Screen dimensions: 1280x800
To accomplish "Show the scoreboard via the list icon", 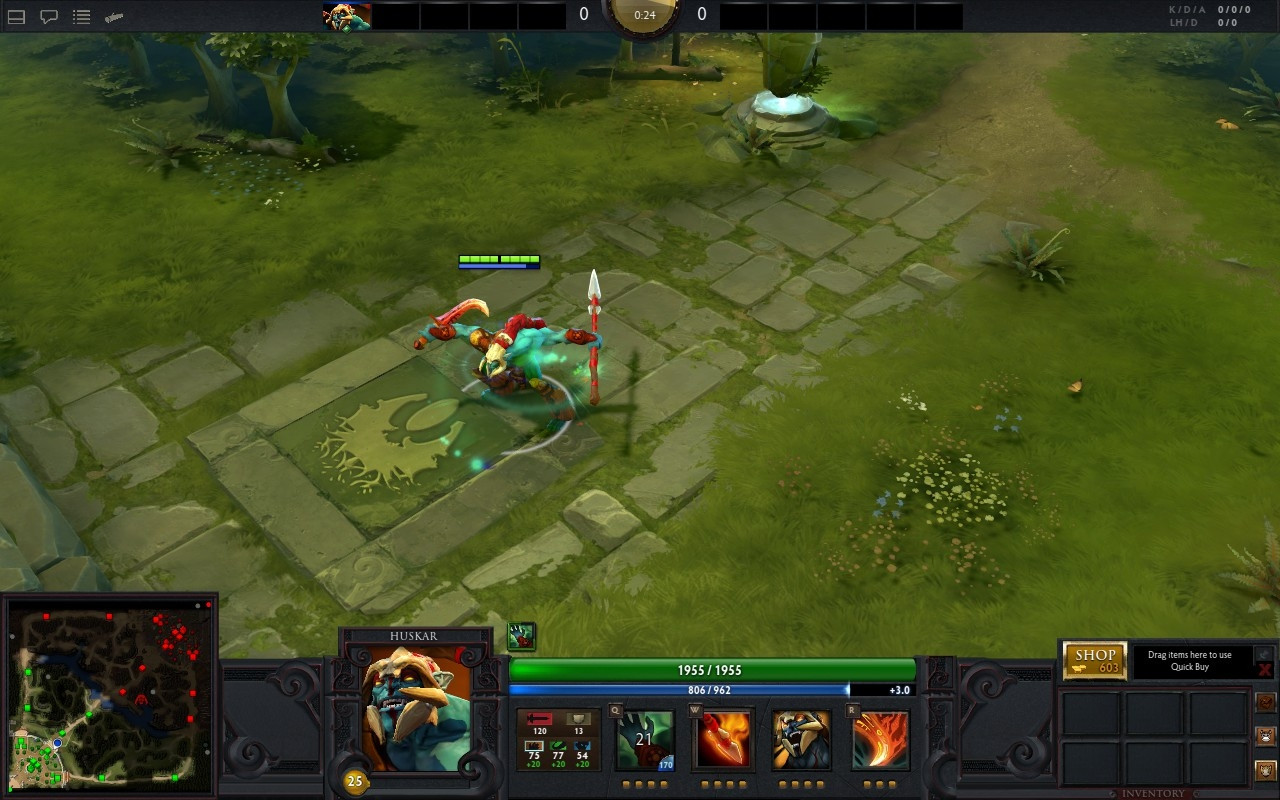I will tap(82, 17).
